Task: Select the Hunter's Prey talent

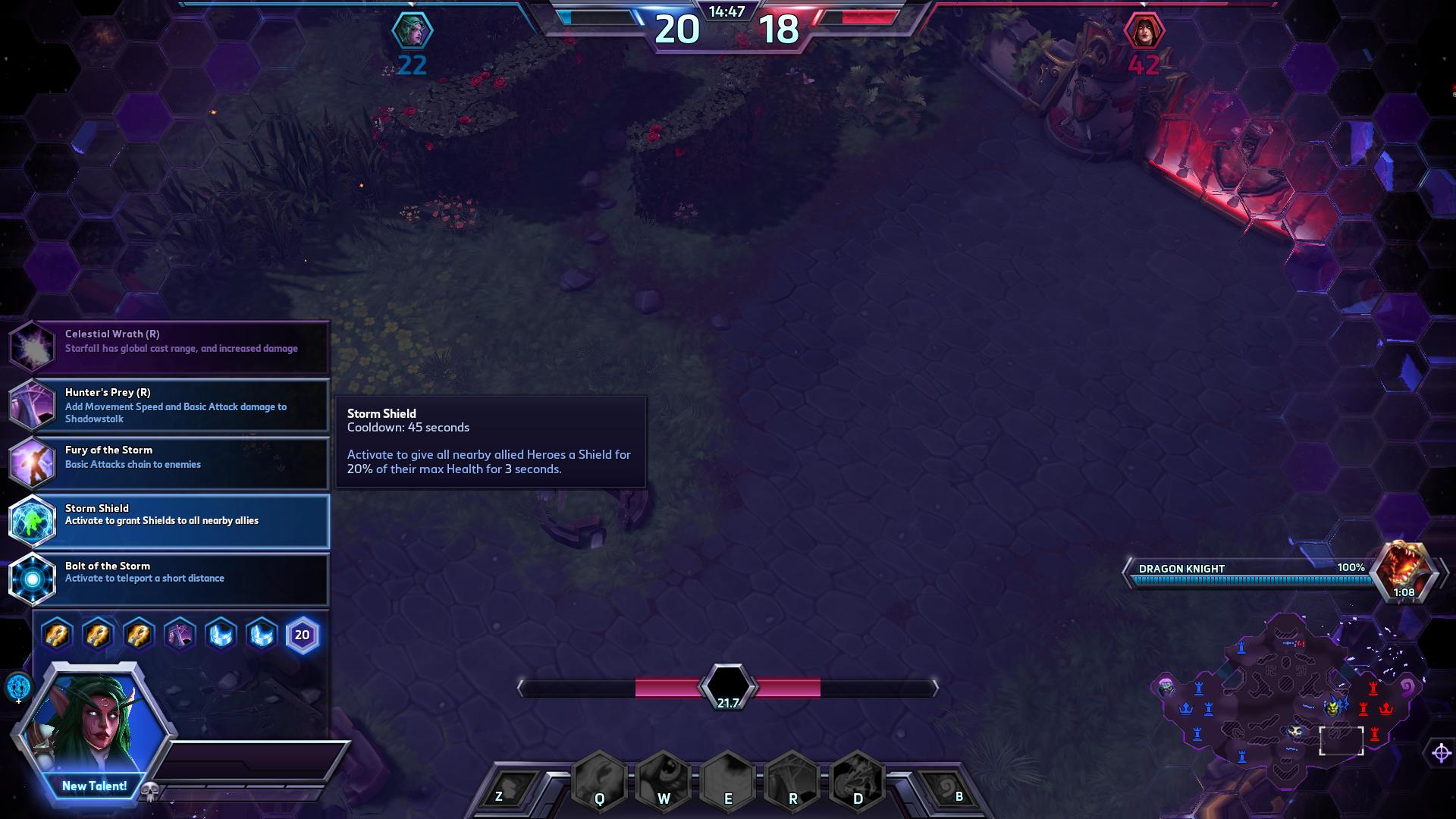Action: (170, 404)
